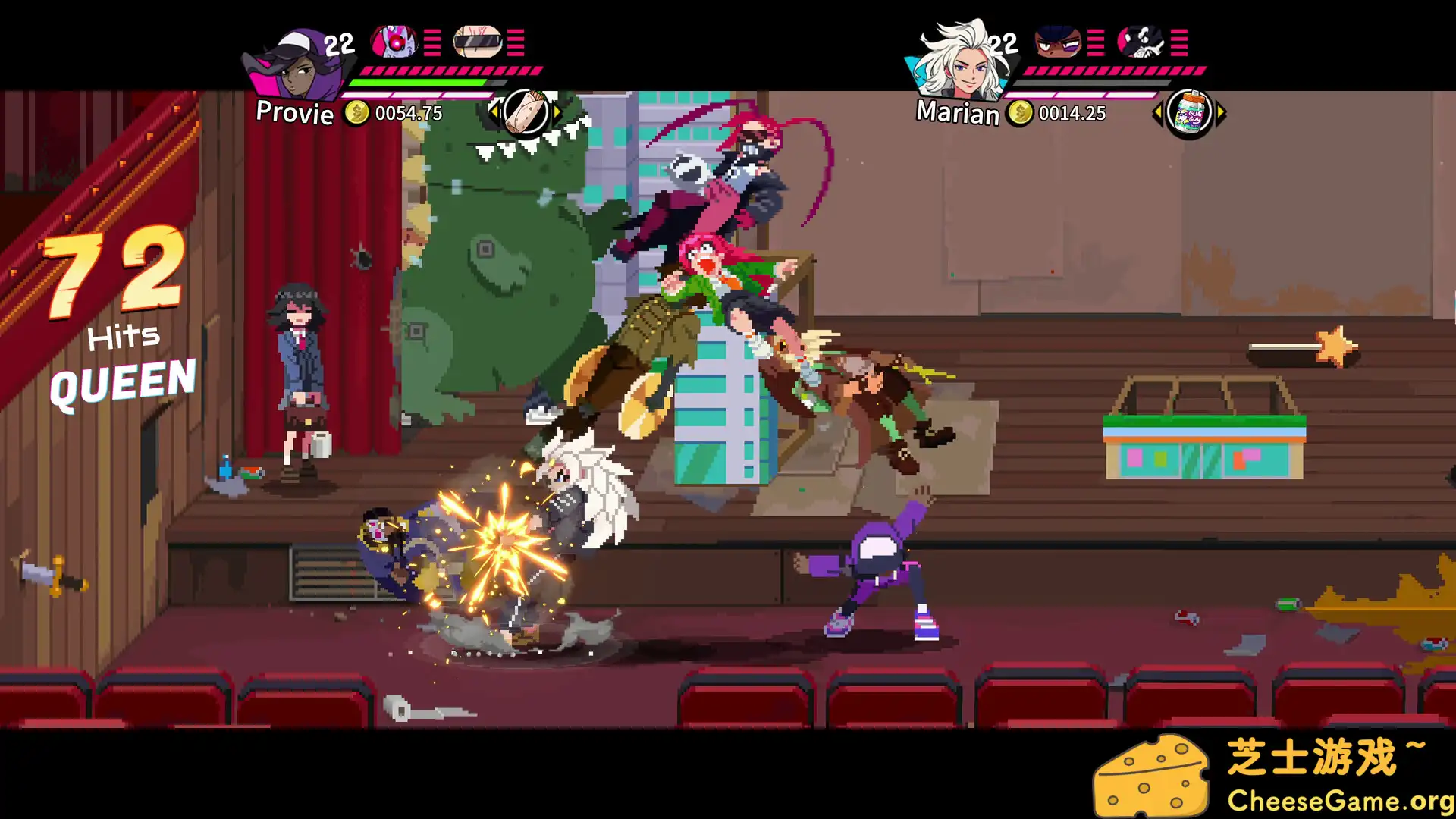Viewport: 1456px width, 819px height.
Task: Cycle Provie's item with the right arrow
Action: pos(558,112)
